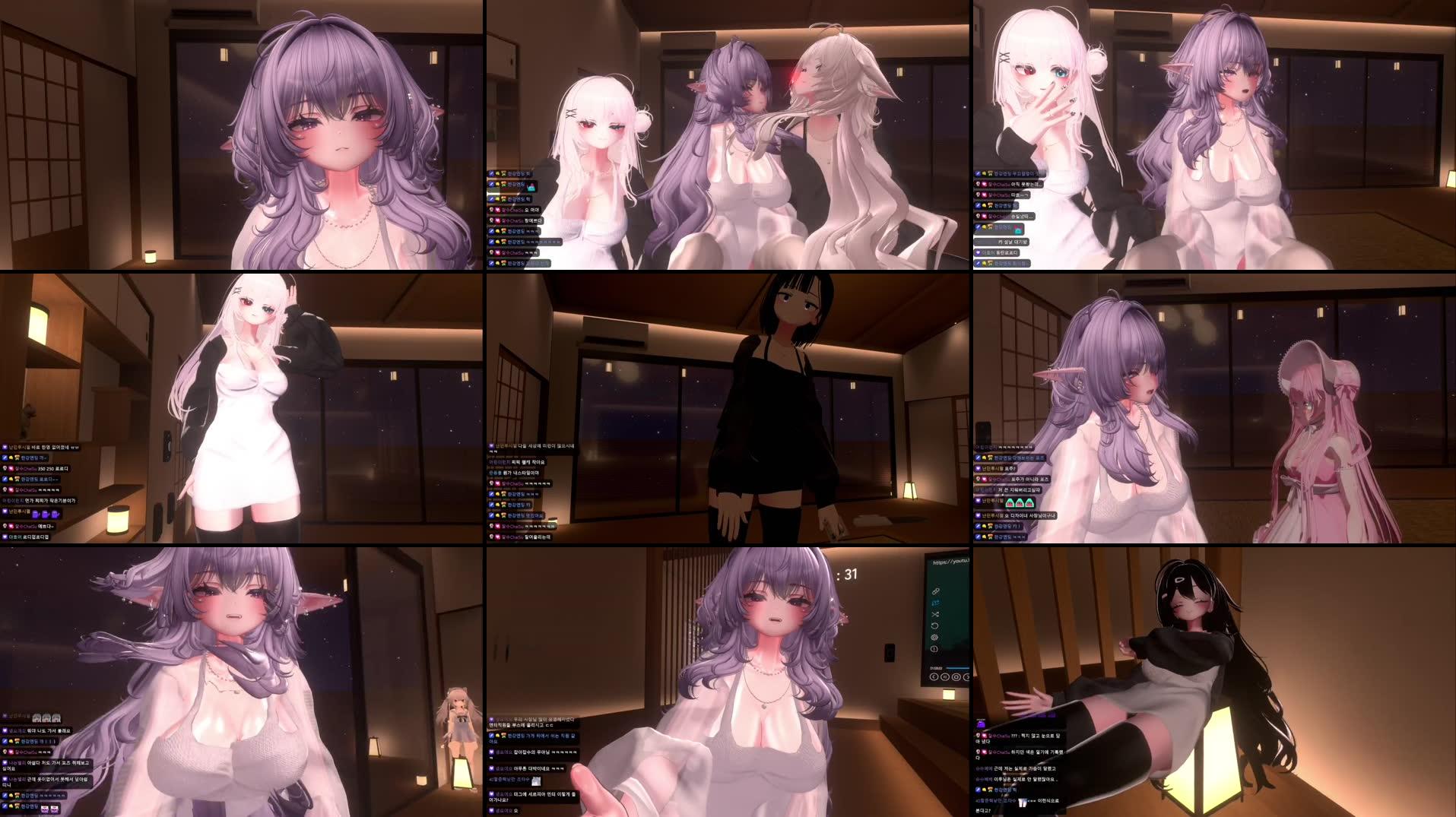Click the info icon on the video player sidebar
The image size is (1456, 817).
click(934, 648)
